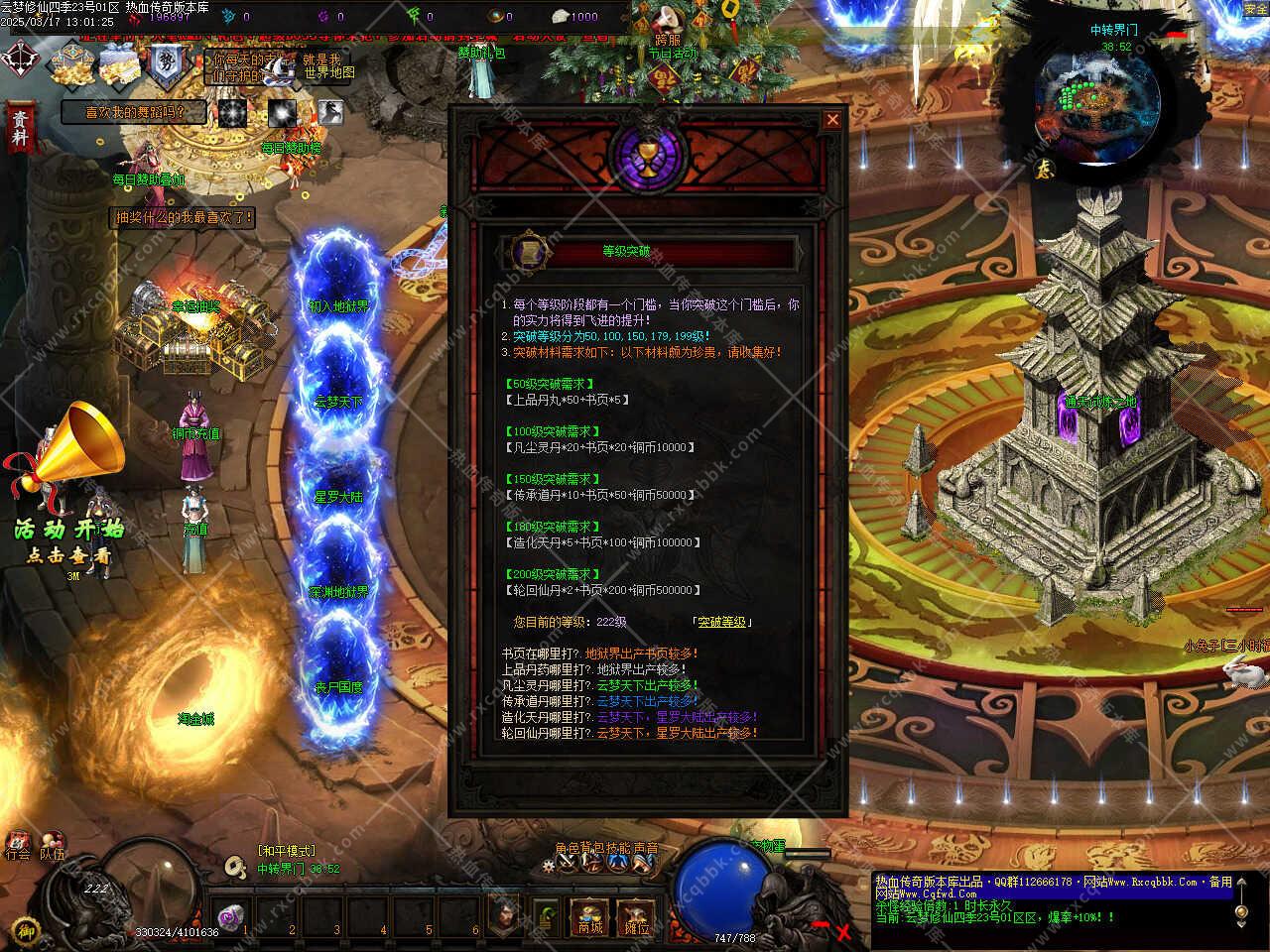
Task: Open the 跨服 cross-server icon
Action: (x=668, y=22)
